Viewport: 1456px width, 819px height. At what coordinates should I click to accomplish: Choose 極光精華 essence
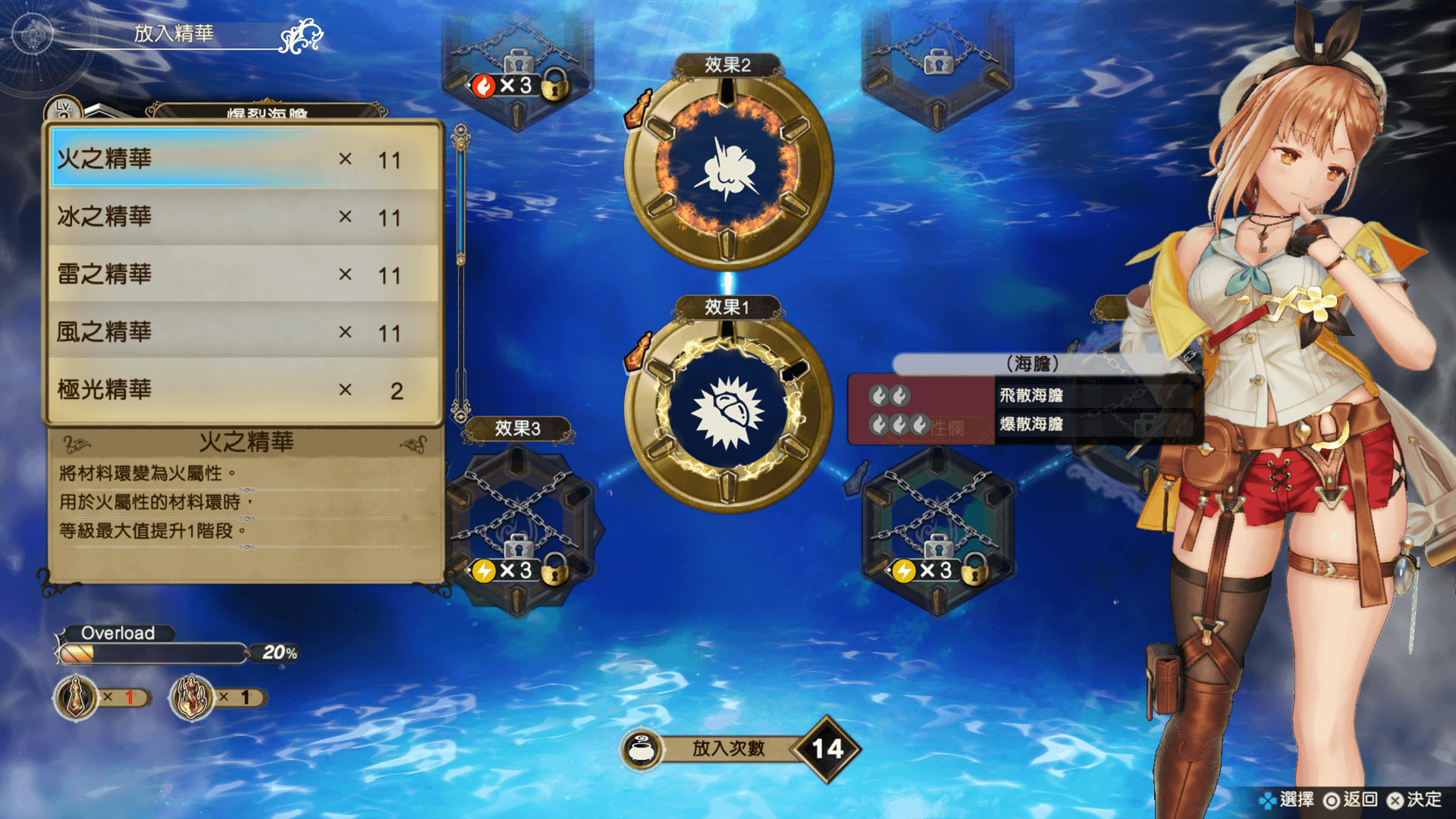coord(243,390)
